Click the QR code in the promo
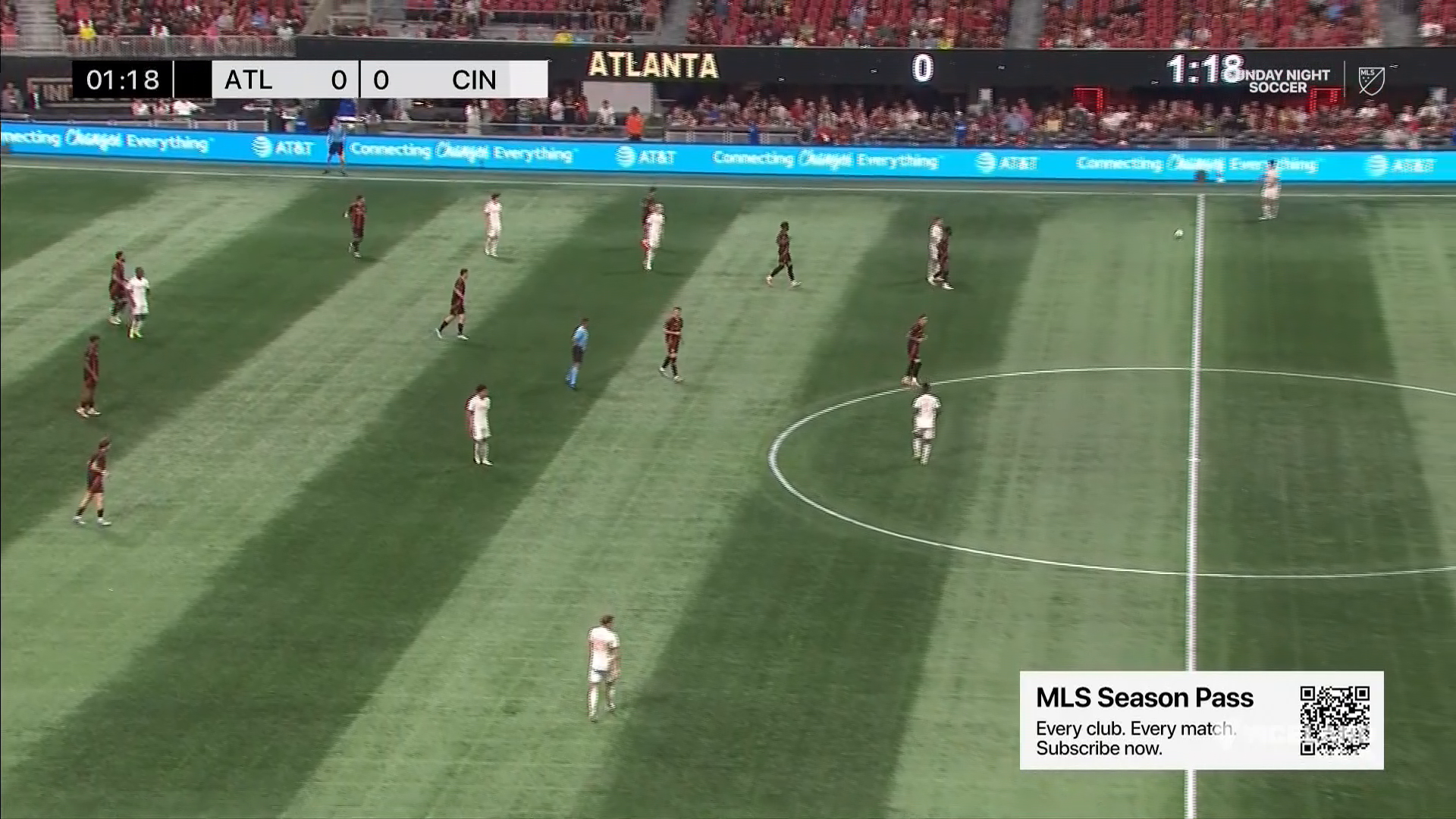Viewport: 1456px width, 819px height. click(1335, 720)
